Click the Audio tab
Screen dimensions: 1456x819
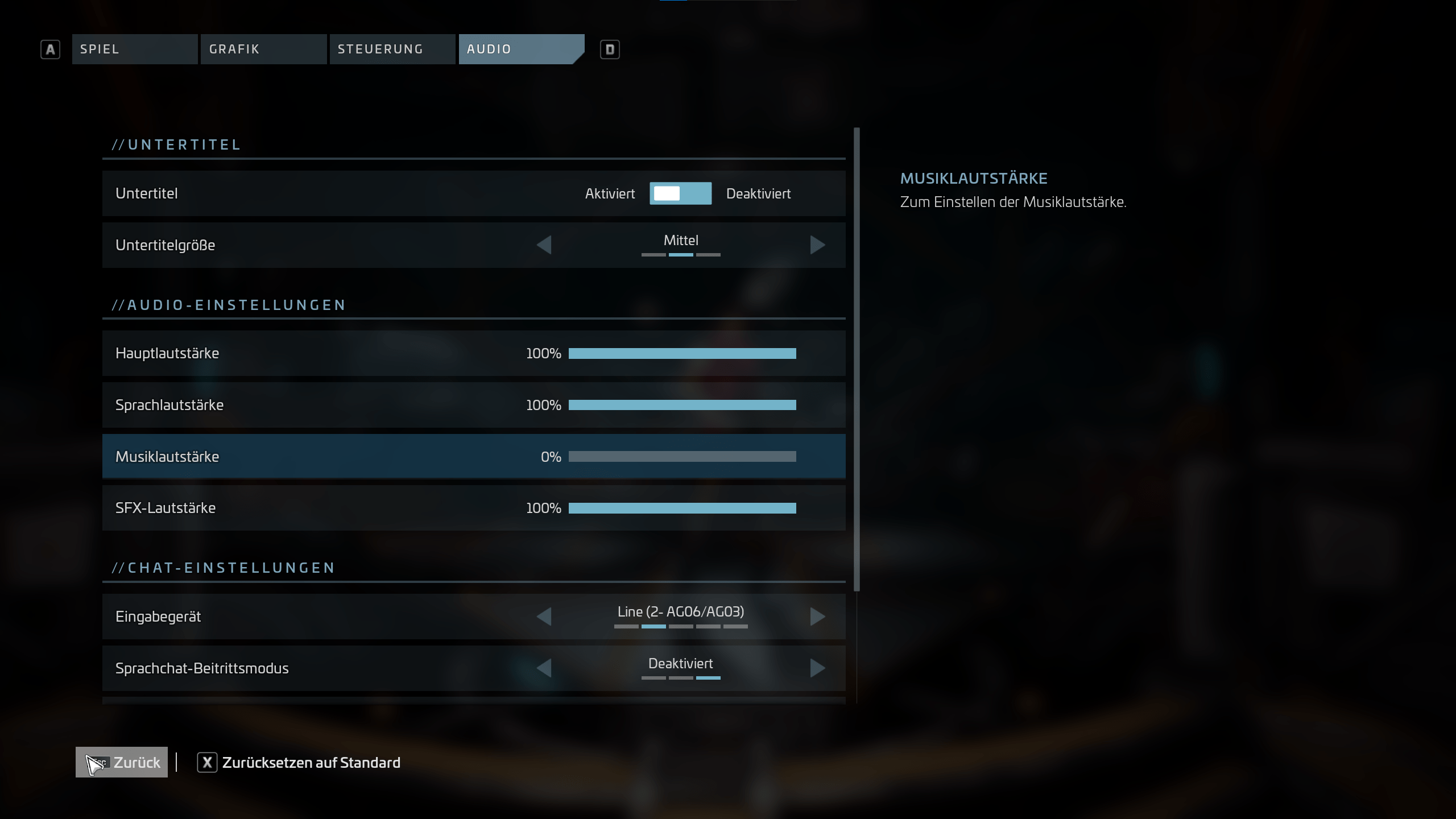520,49
